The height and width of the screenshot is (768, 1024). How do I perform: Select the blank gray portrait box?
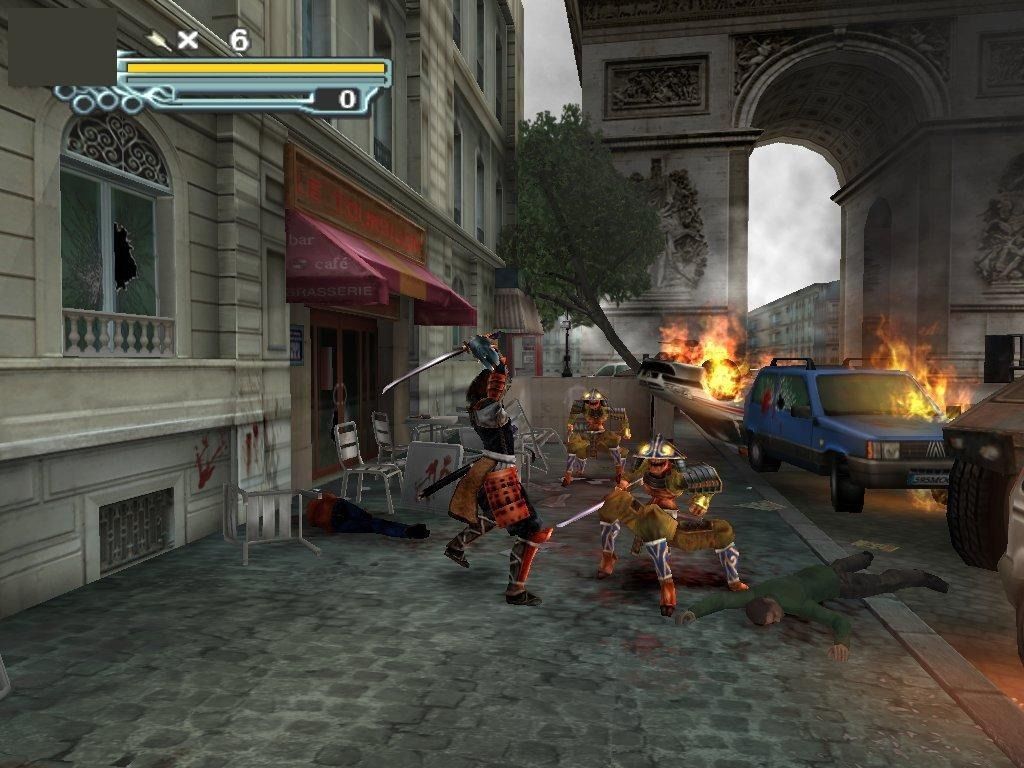(x=62, y=47)
